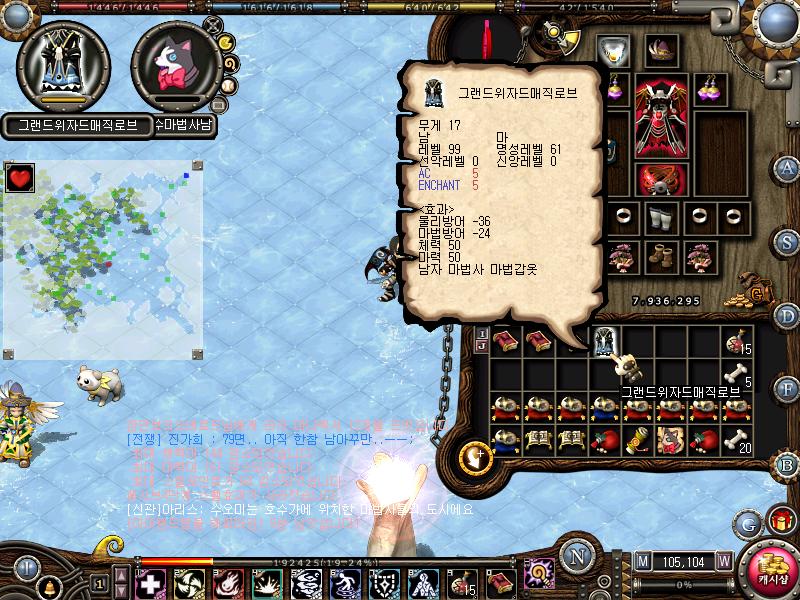The height and width of the screenshot is (600, 800).
Task: Open the minimap
Action: click(x=103, y=260)
